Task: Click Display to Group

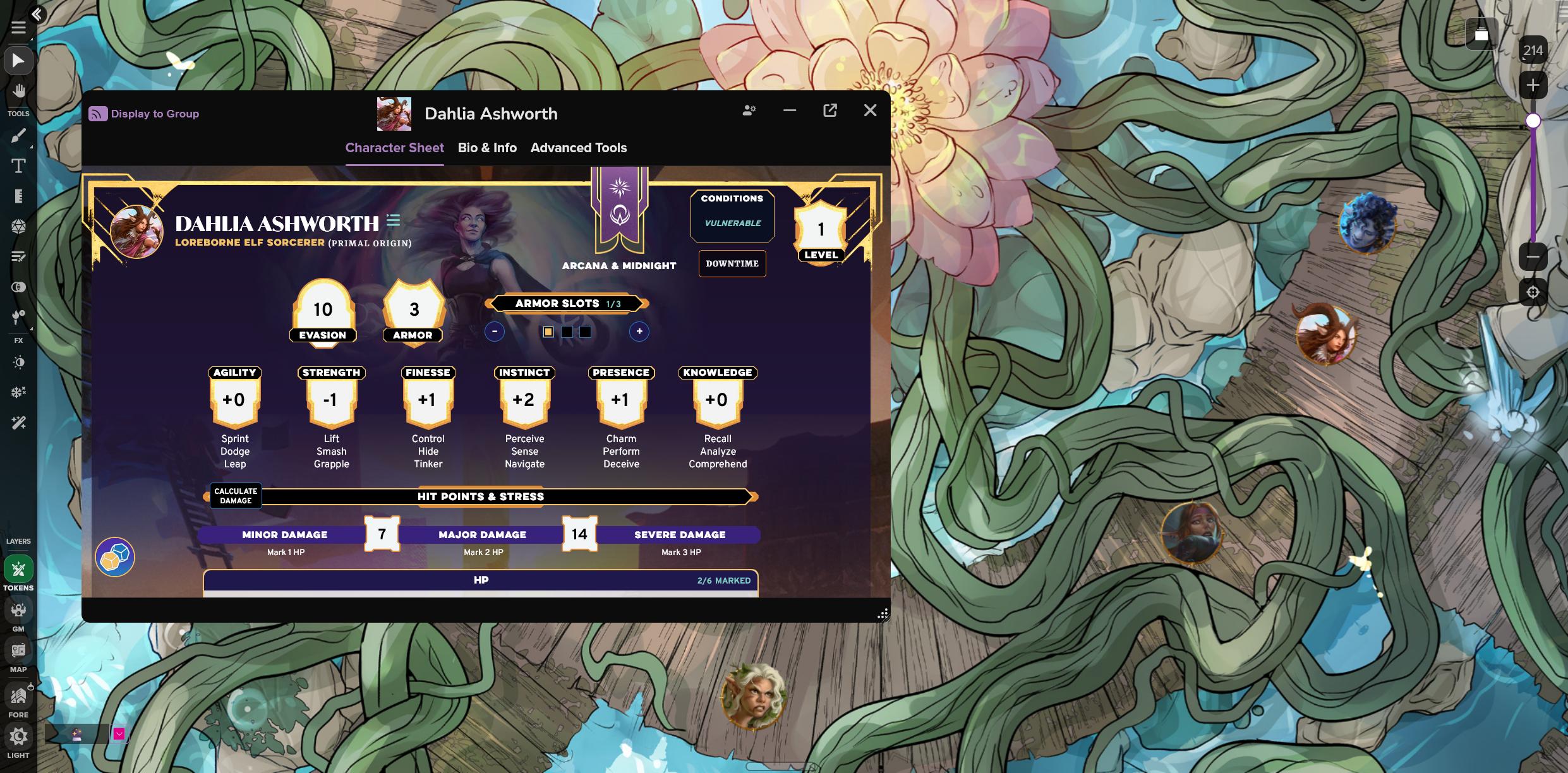Action: pos(144,114)
